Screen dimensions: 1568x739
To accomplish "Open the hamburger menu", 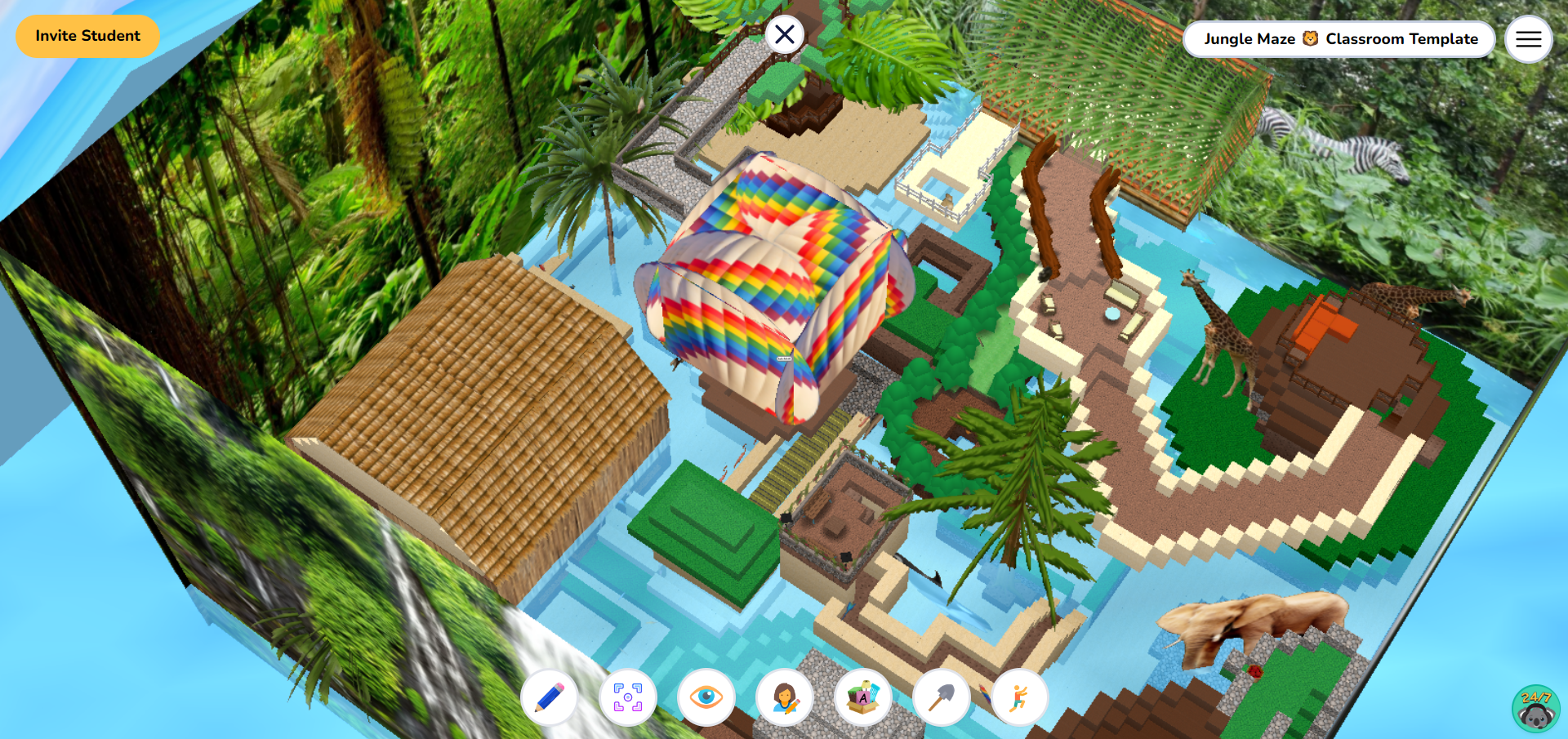I will (1528, 38).
